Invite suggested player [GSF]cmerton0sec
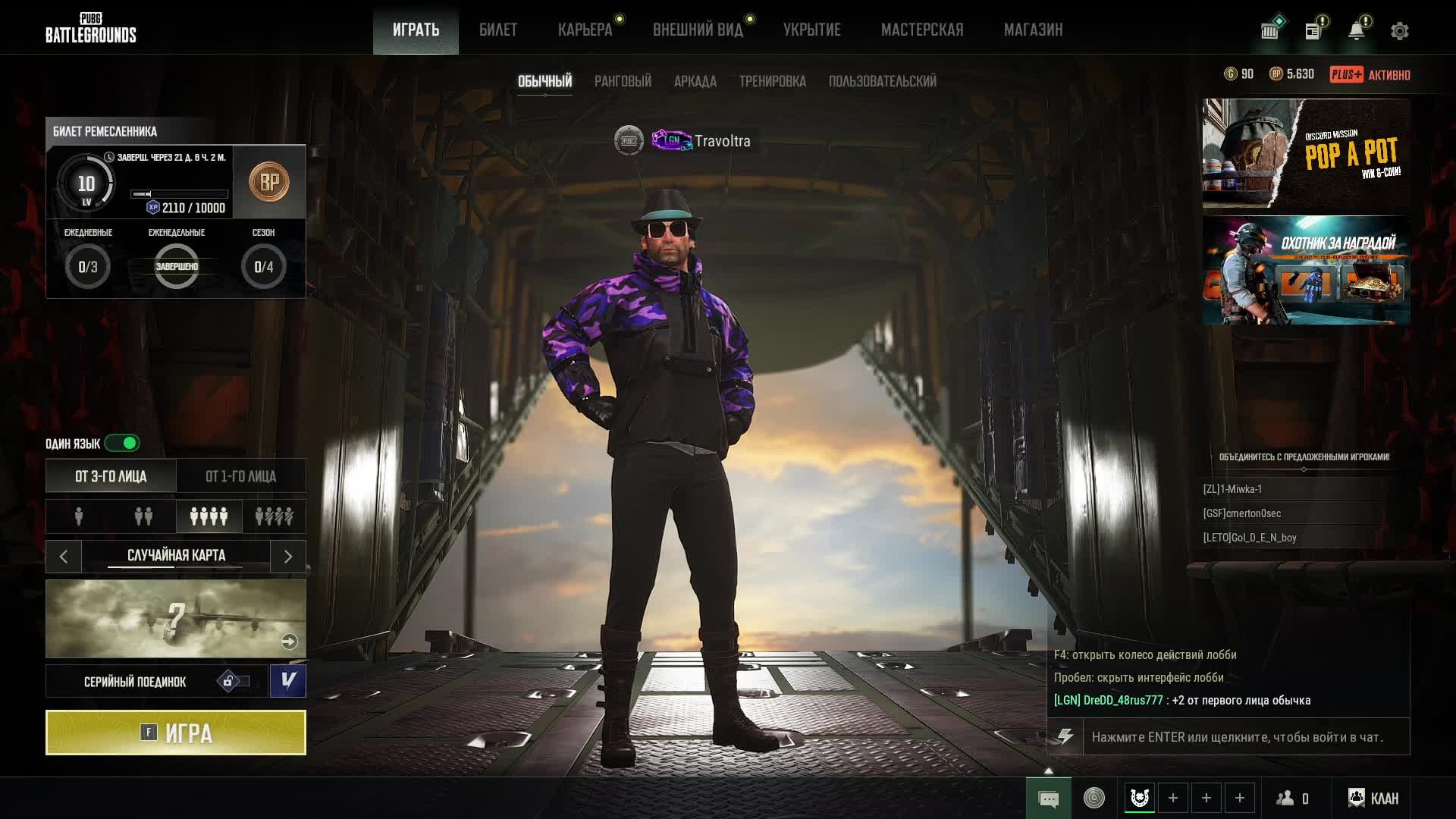 point(1241,513)
